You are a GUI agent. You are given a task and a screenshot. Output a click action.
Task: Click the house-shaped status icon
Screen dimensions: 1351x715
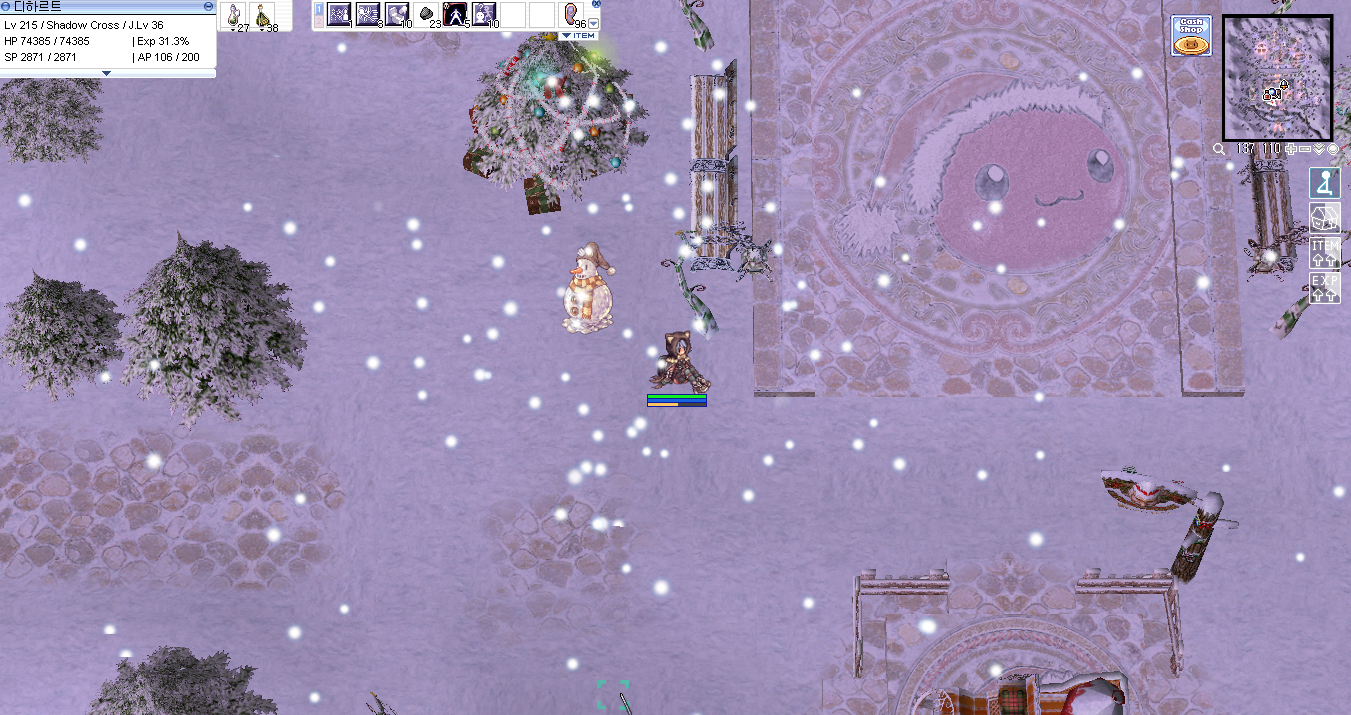pos(1325,218)
